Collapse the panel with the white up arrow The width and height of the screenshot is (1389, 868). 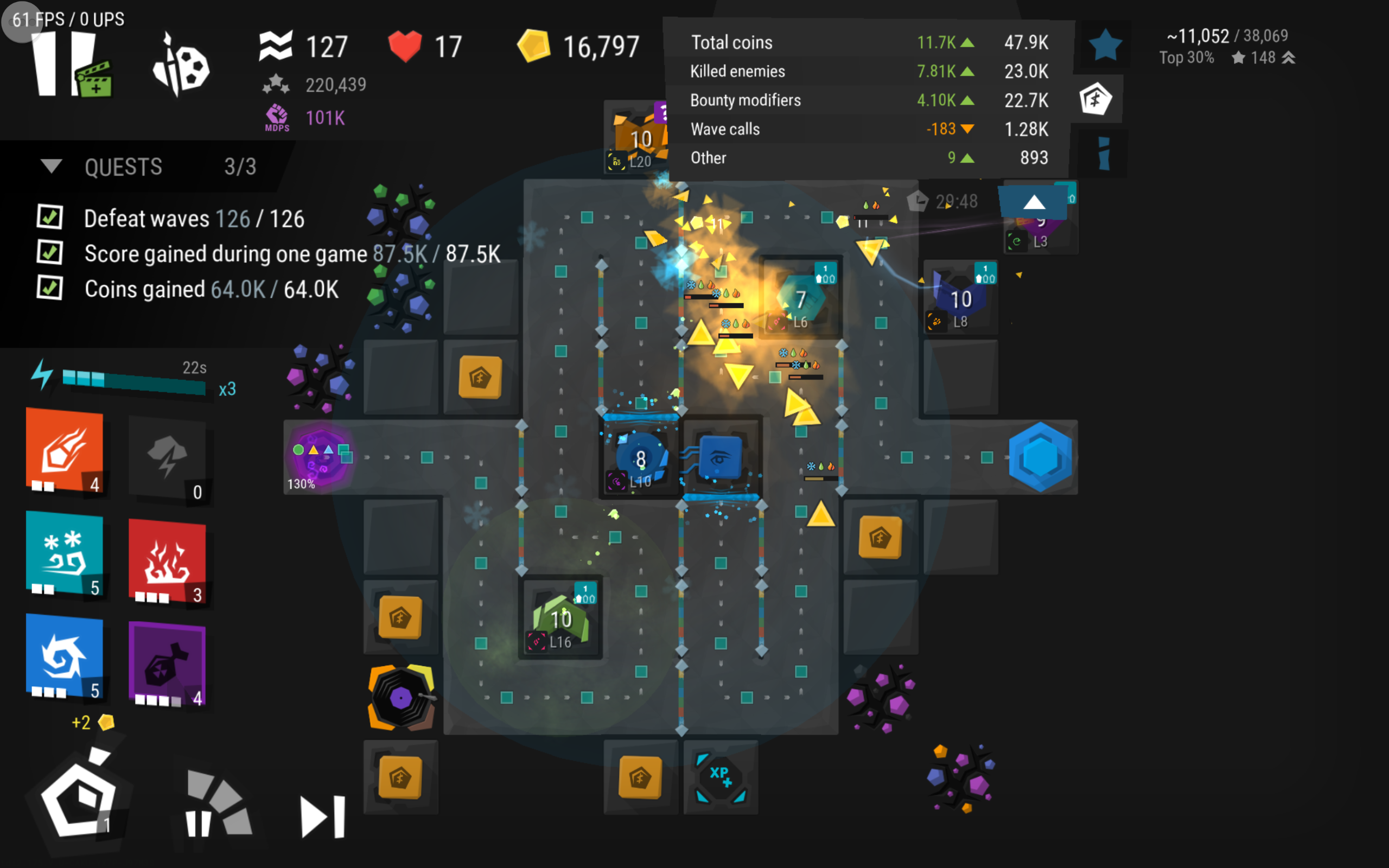(x=1034, y=202)
